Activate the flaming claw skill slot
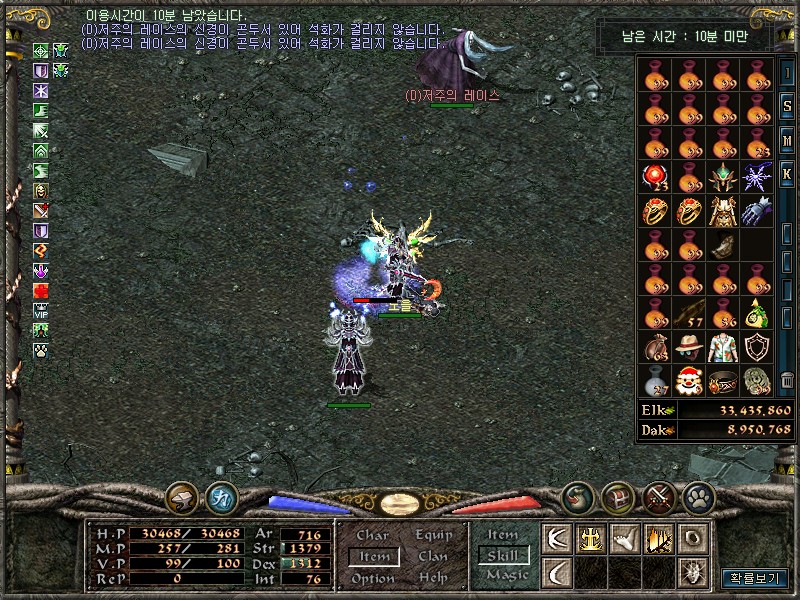This screenshot has width=800, height=600. click(x=657, y=539)
